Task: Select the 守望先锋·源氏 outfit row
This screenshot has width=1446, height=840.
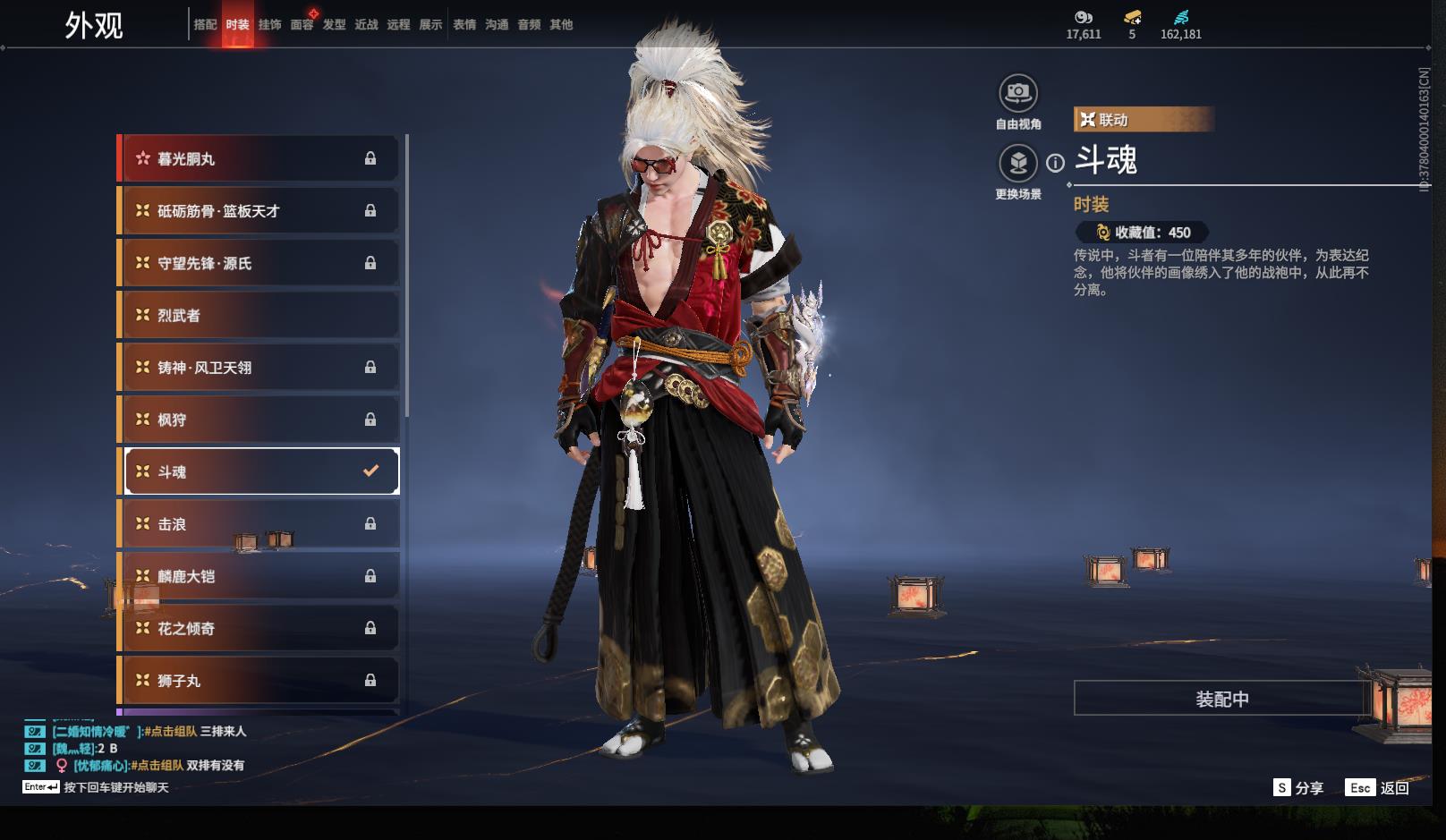Action: [x=259, y=263]
